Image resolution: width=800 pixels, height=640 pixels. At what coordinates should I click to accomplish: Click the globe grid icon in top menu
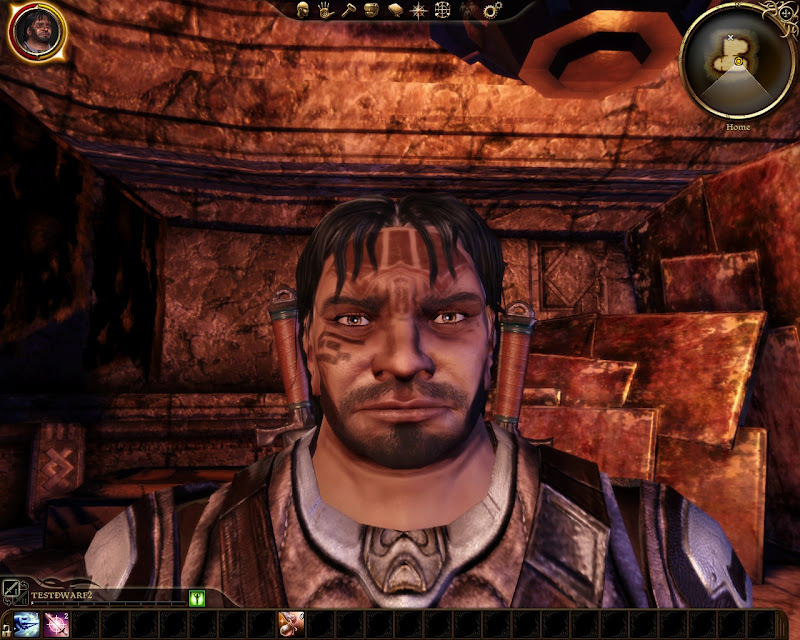click(x=441, y=10)
